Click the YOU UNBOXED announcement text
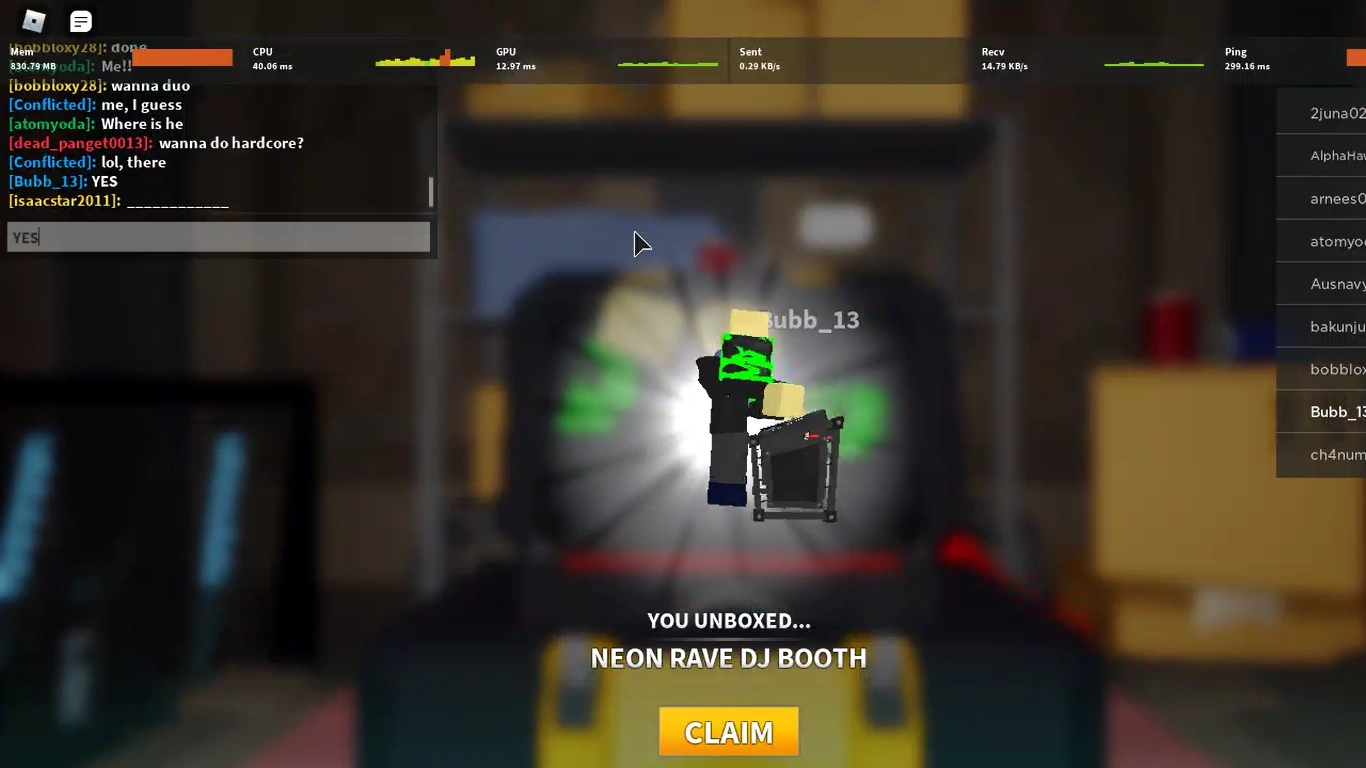This screenshot has width=1366, height=768. pyautogui.click(x=728, y=620)
